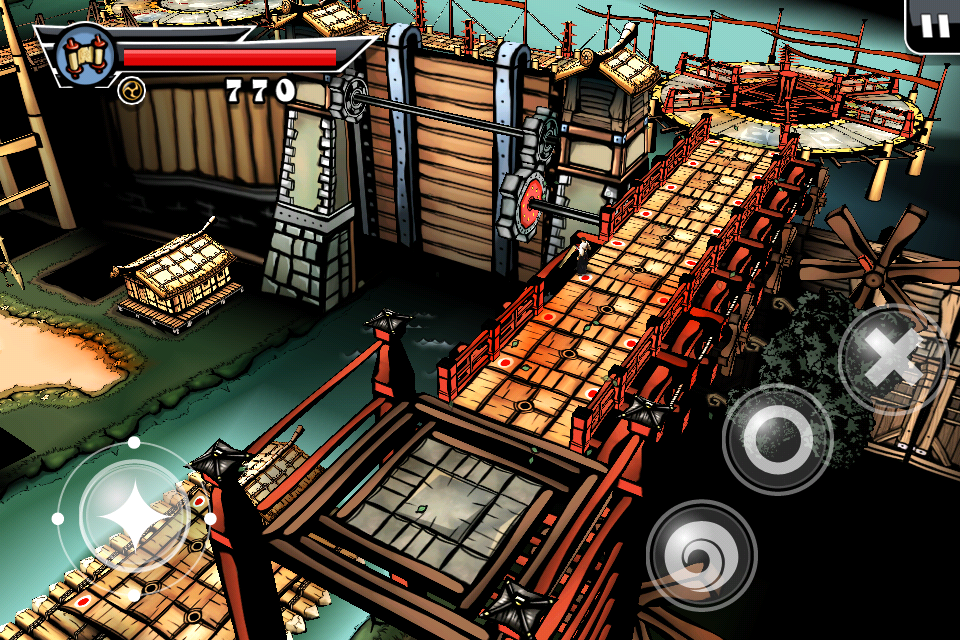Pause the game with the top-right button
960x640 pixels.
935,25
